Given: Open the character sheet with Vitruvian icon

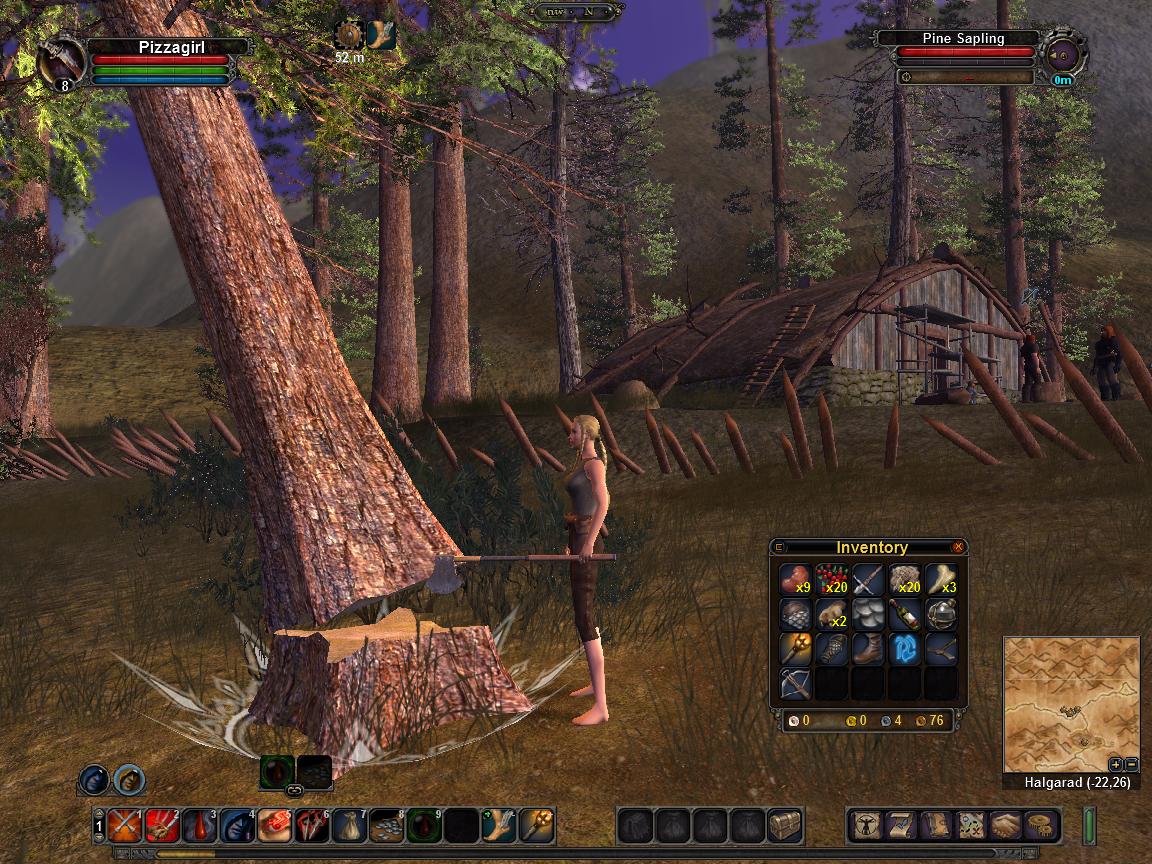Looking at the screenshot, I should (865, 825).
